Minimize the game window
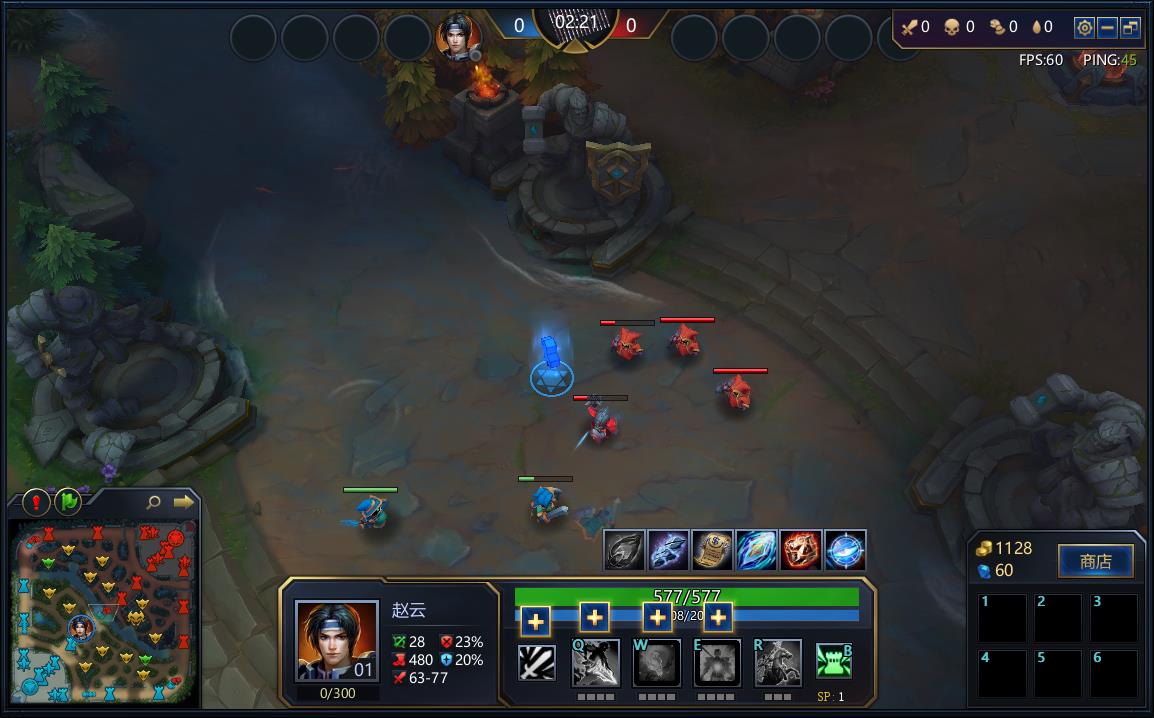Viewport: 1154px width, 718px height. pyautogui.click(x=1108, y=28)
